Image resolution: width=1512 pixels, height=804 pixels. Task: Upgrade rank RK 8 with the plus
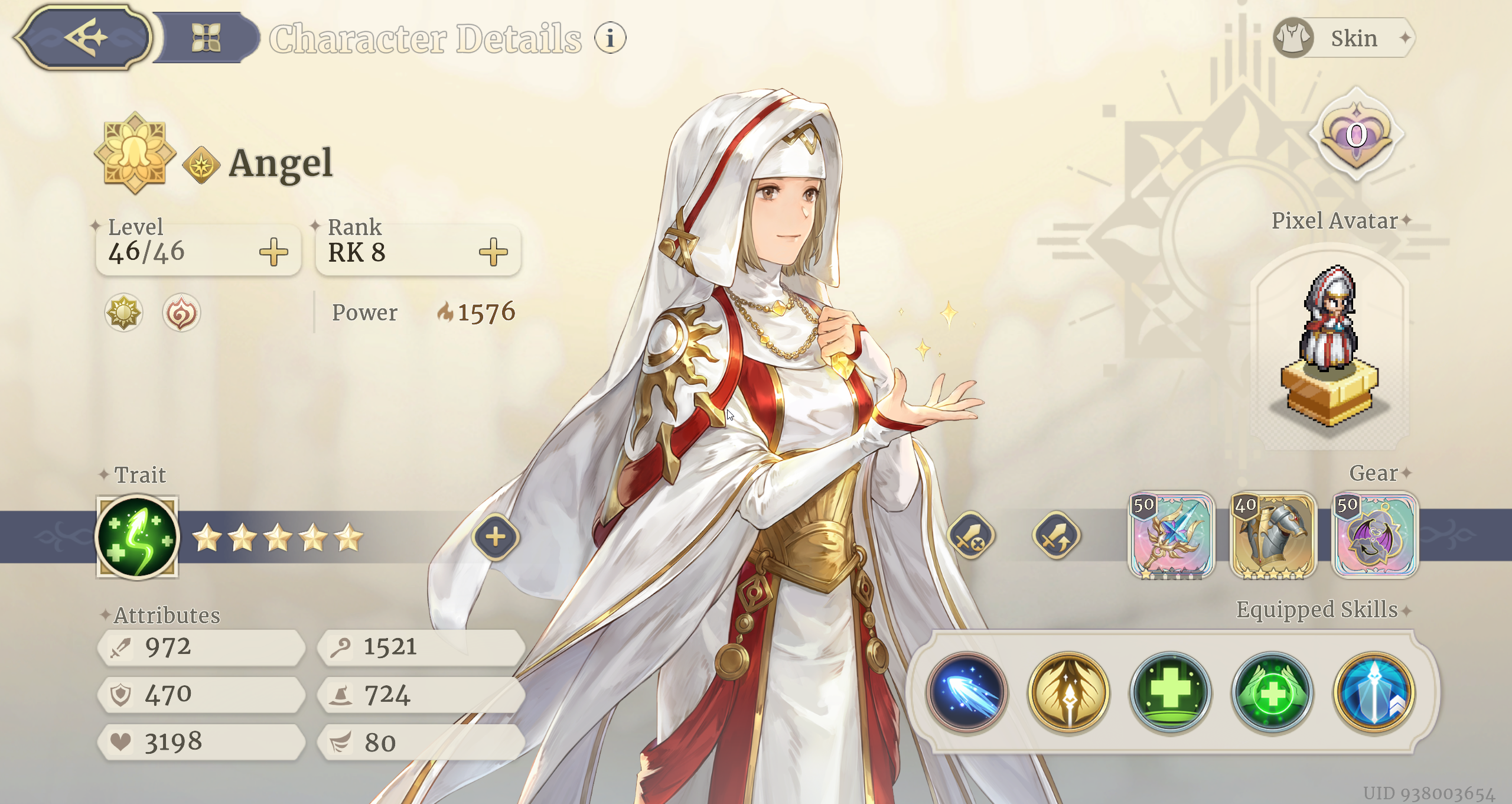(493, 252)
